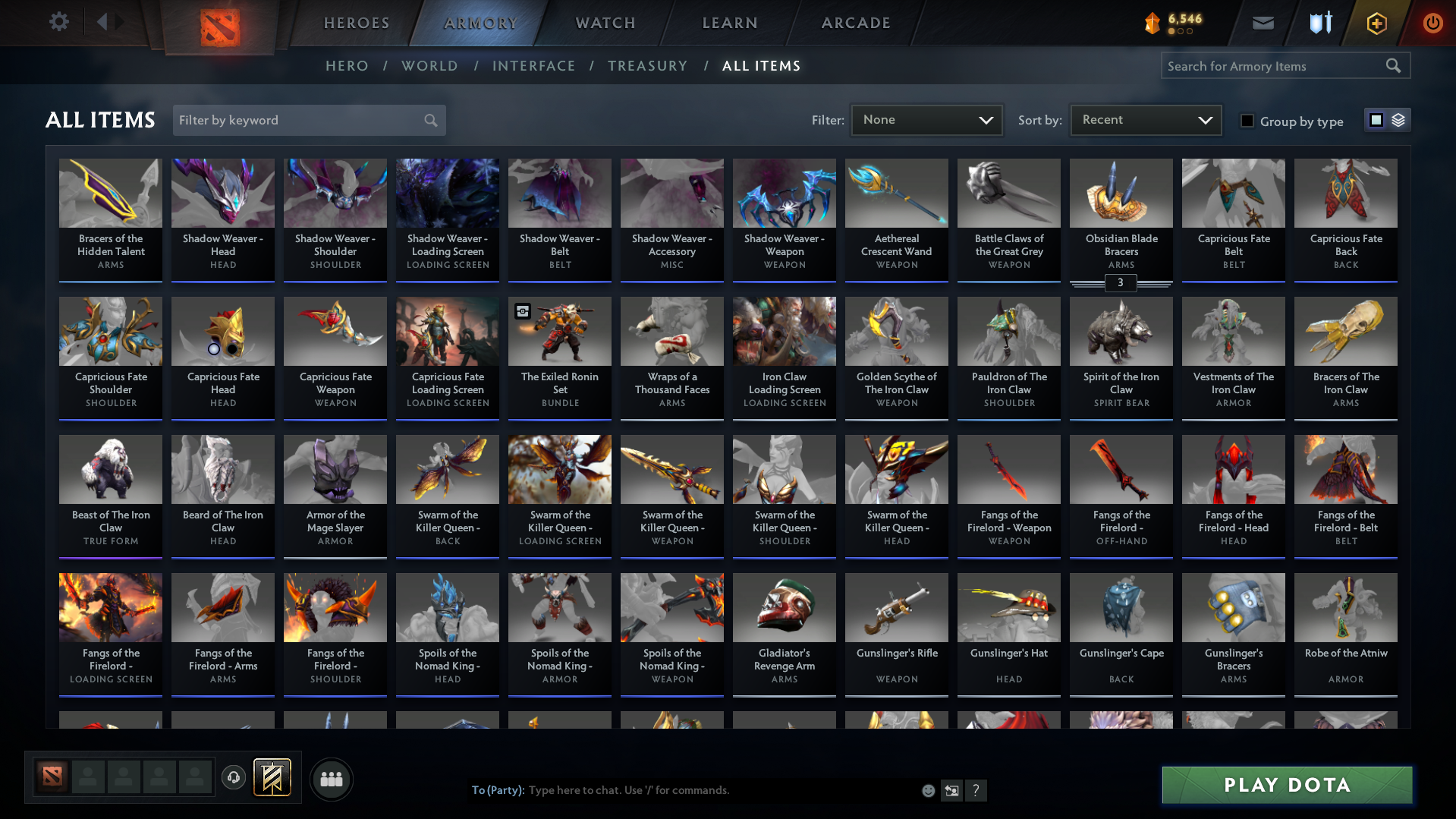
Task: Click the orange power button to exit
Action: pos(1432,23)
